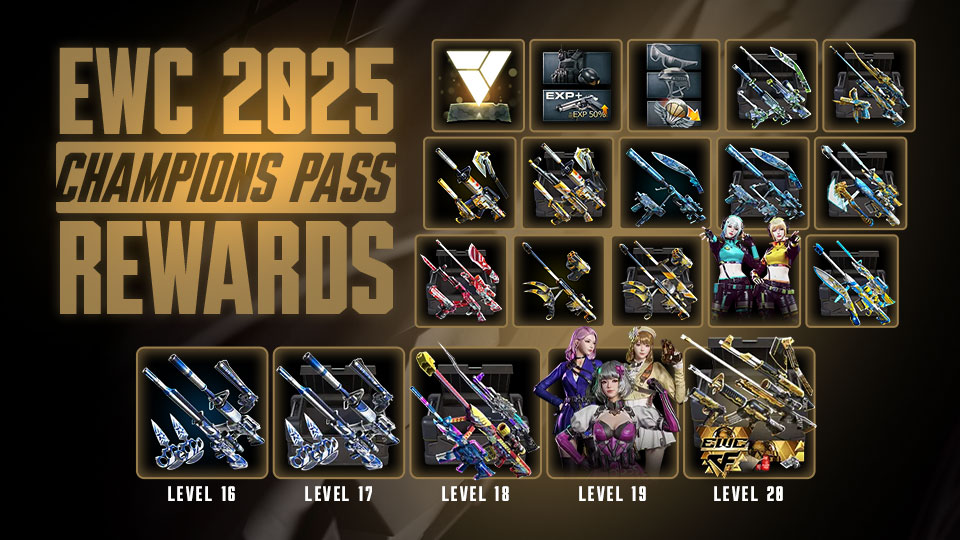Screen dimensions: 960x540
Task: Choose the two female characters reward tile
Action: 756,281
